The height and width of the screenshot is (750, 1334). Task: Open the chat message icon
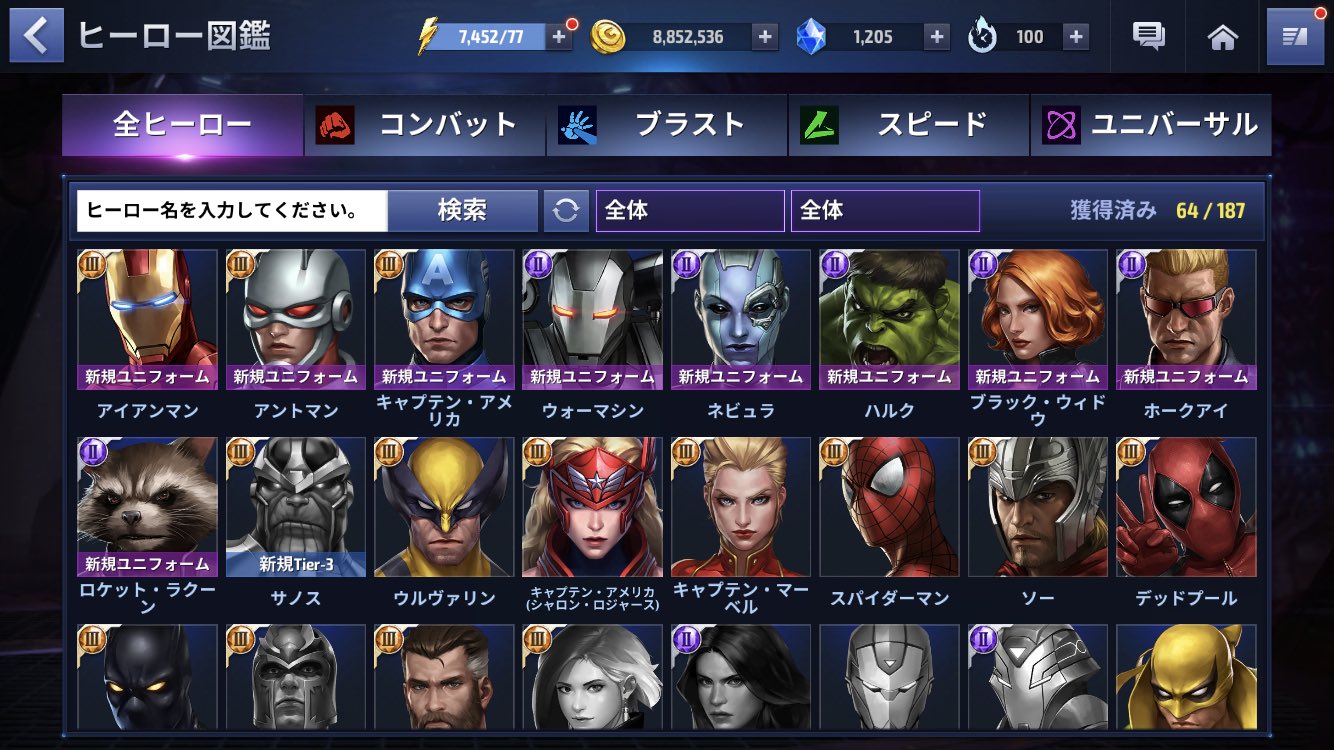coord(1146,36)
